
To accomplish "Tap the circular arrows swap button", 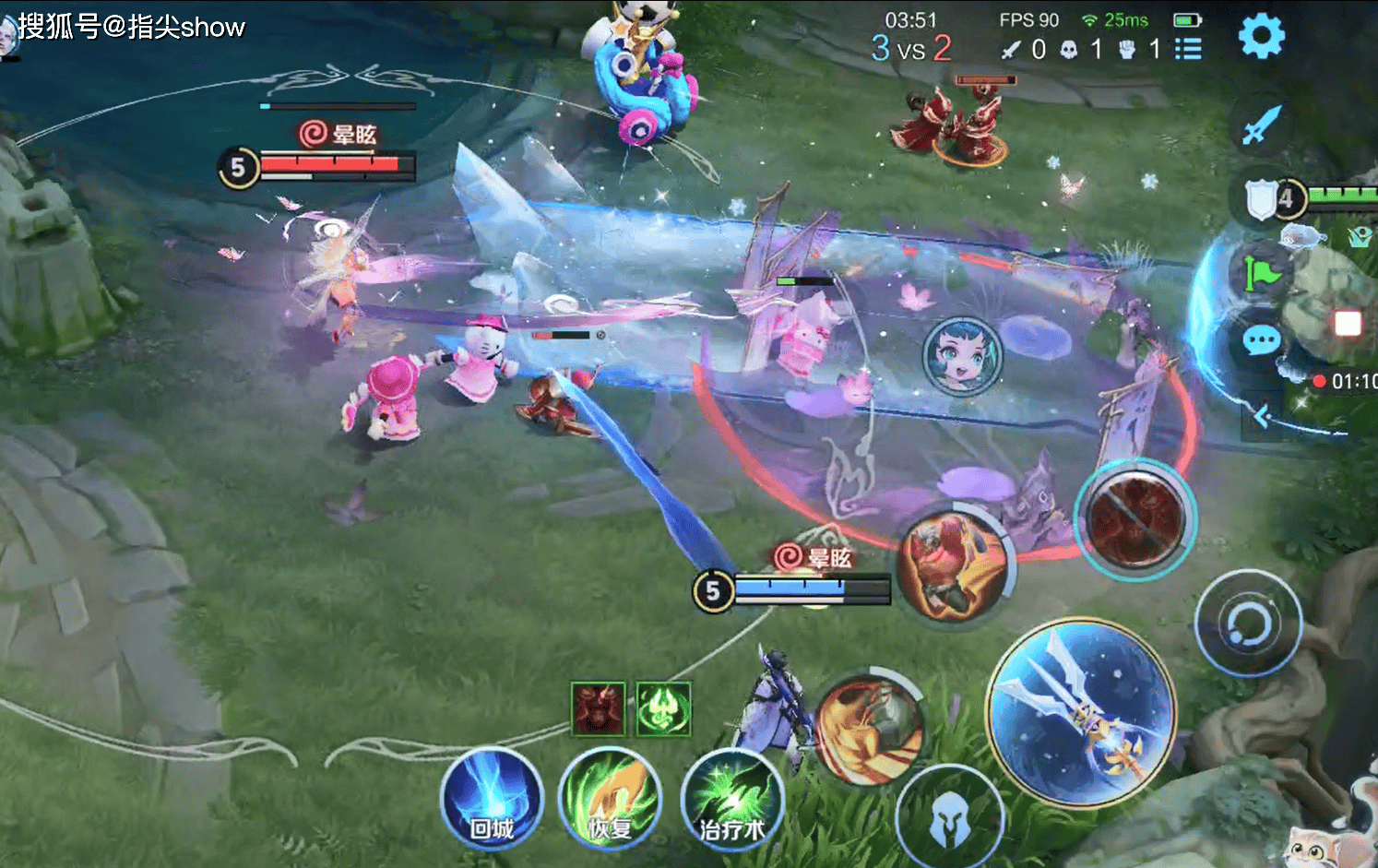I will coord(1248,624).
